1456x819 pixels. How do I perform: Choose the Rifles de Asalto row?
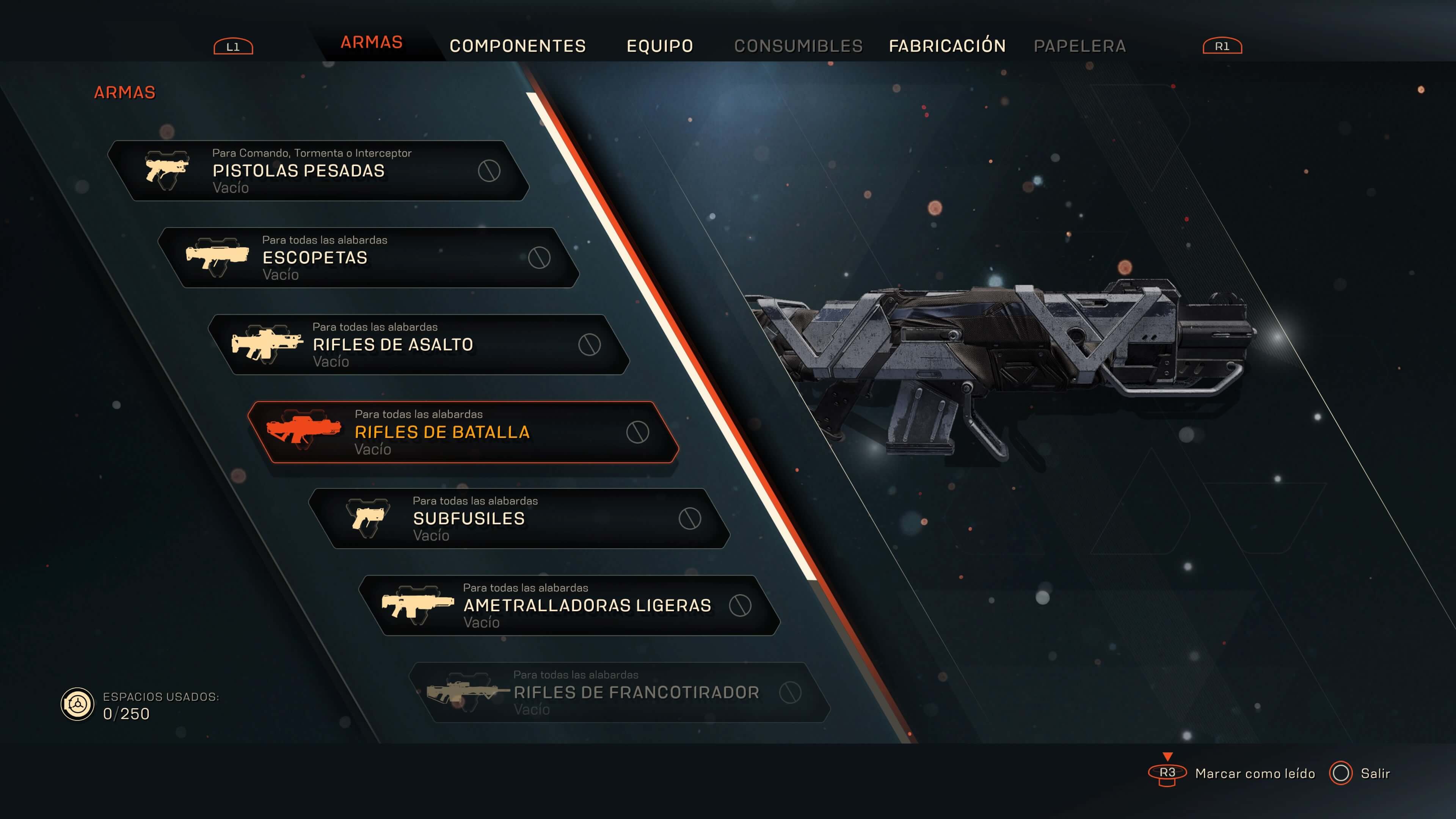pos(418,345)
